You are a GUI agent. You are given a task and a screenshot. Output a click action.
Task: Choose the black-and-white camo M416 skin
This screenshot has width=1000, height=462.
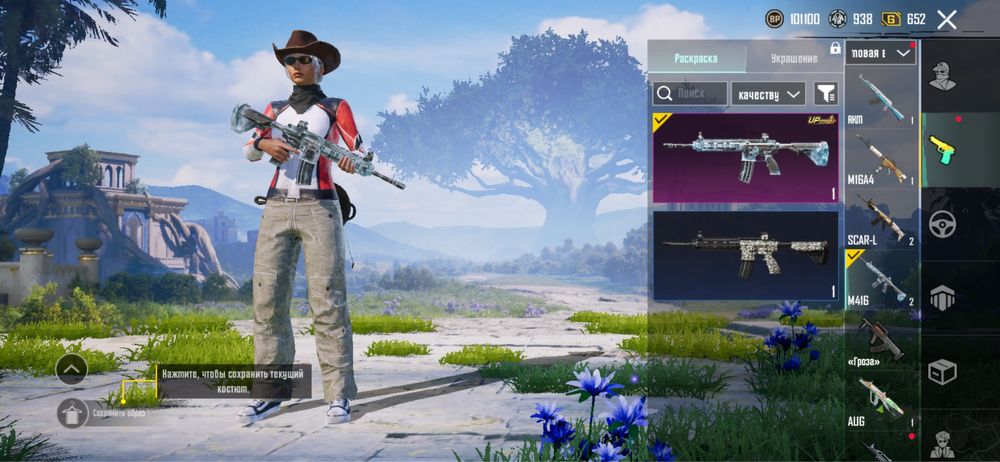[745, 255]
